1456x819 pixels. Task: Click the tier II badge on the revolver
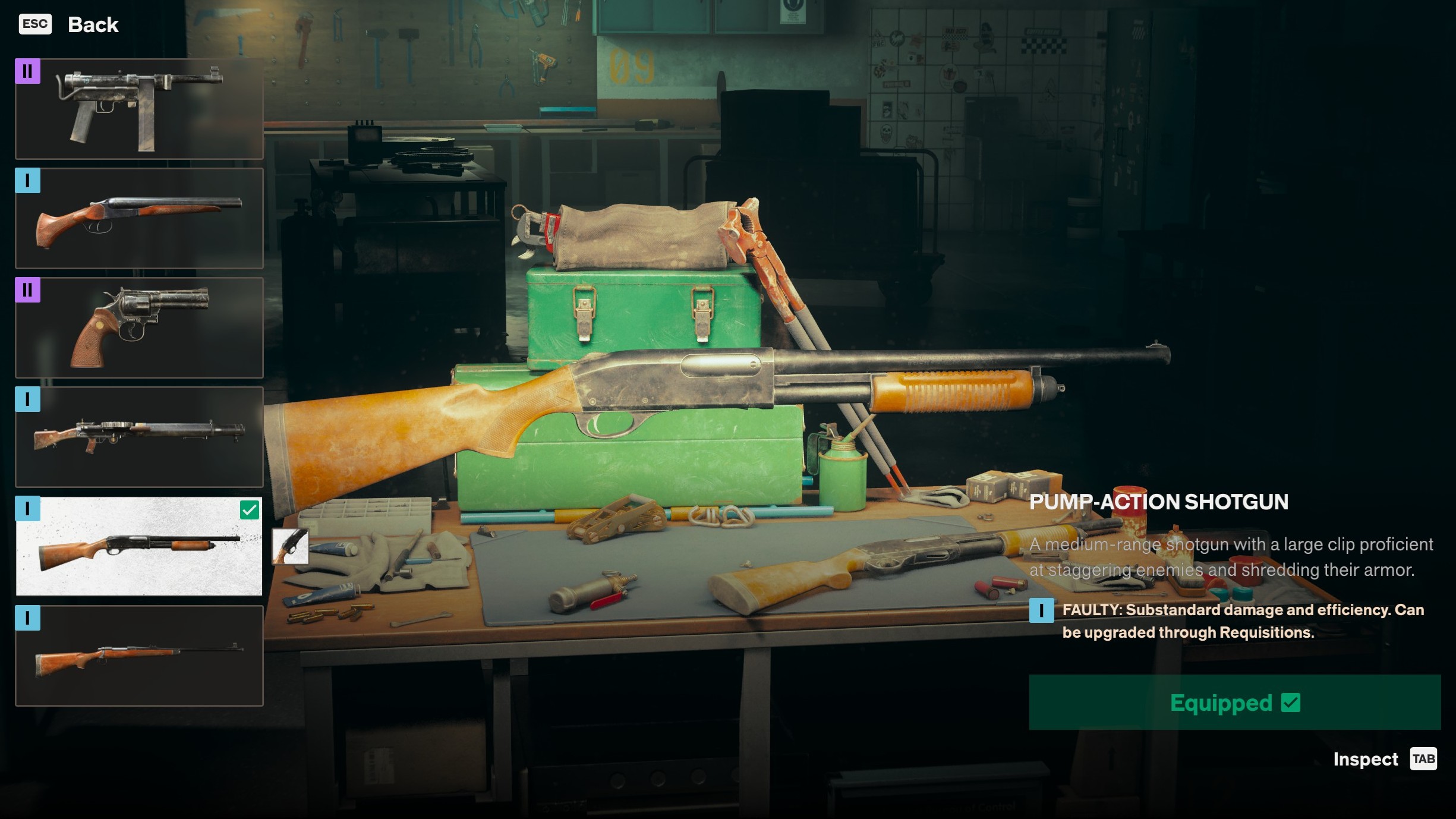[x=28, y=291]
